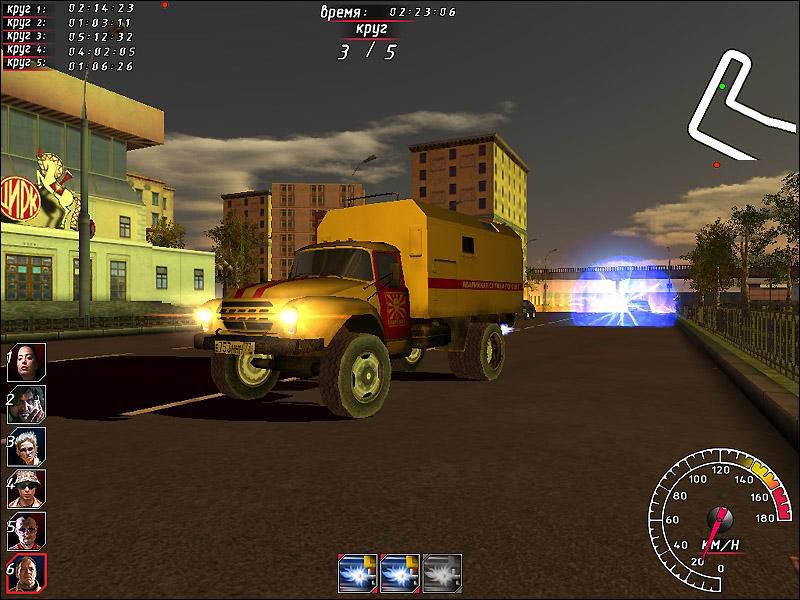The height and width of the screenshot is (600, 800).
Task: Pick the racer wearing cap and sunglasses
Action: click(x=27, y=489)
